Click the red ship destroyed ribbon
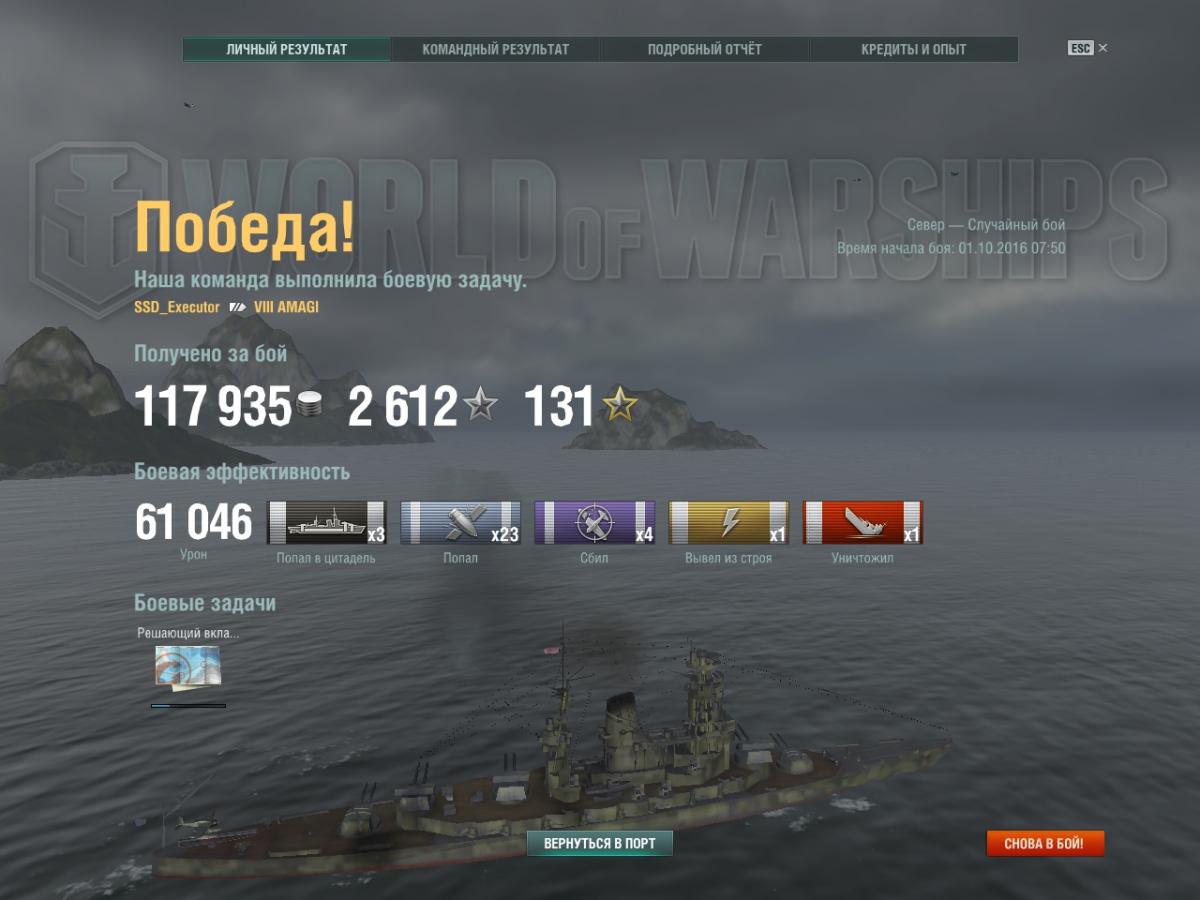Viewport: 1200px width, 900px height. click(x=863, y=523)
